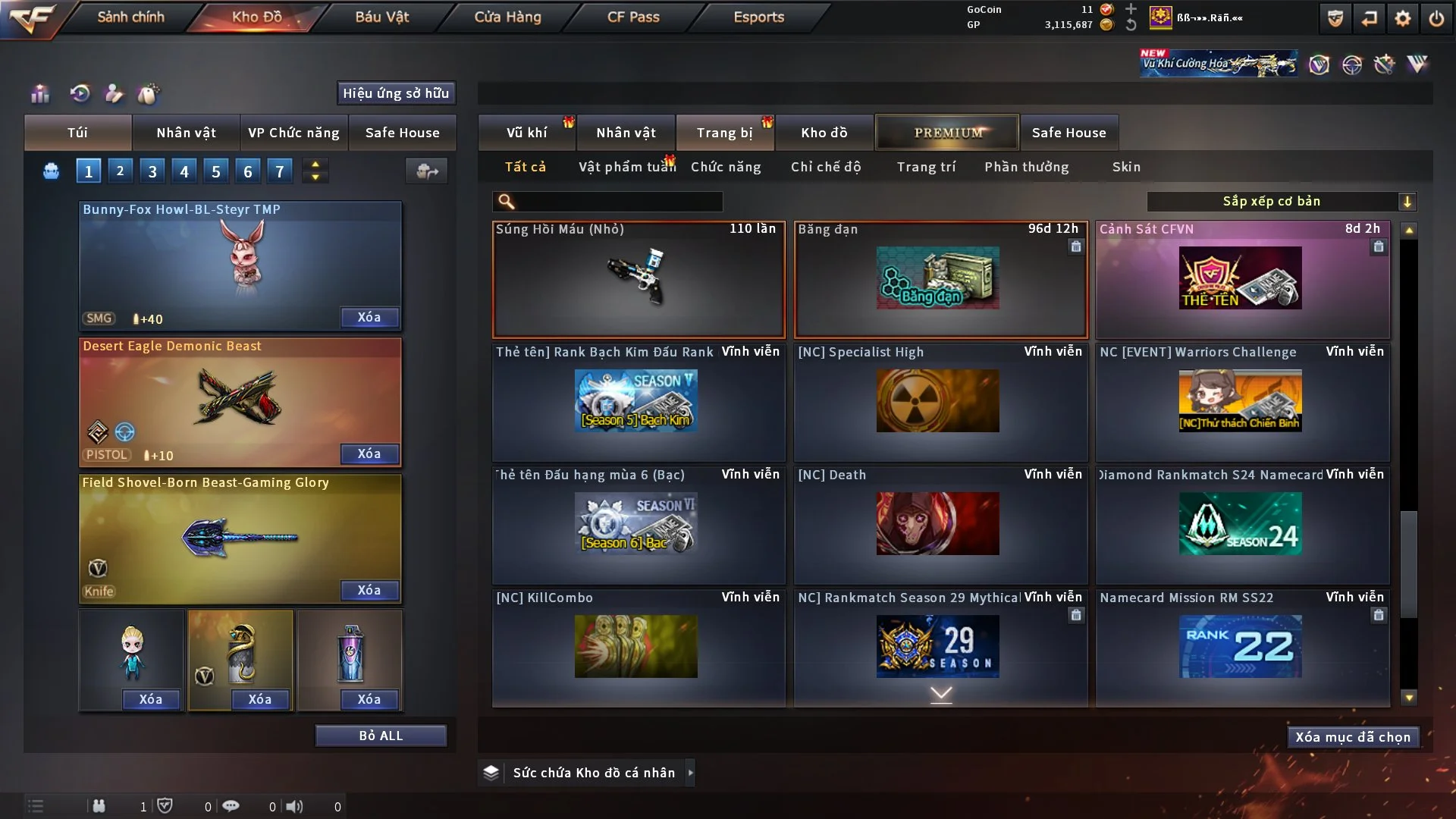The height and width of the screenshot is (819, 1456).
Task: Click Xóa mục đã chọn button
Action: pos(1353,737)
